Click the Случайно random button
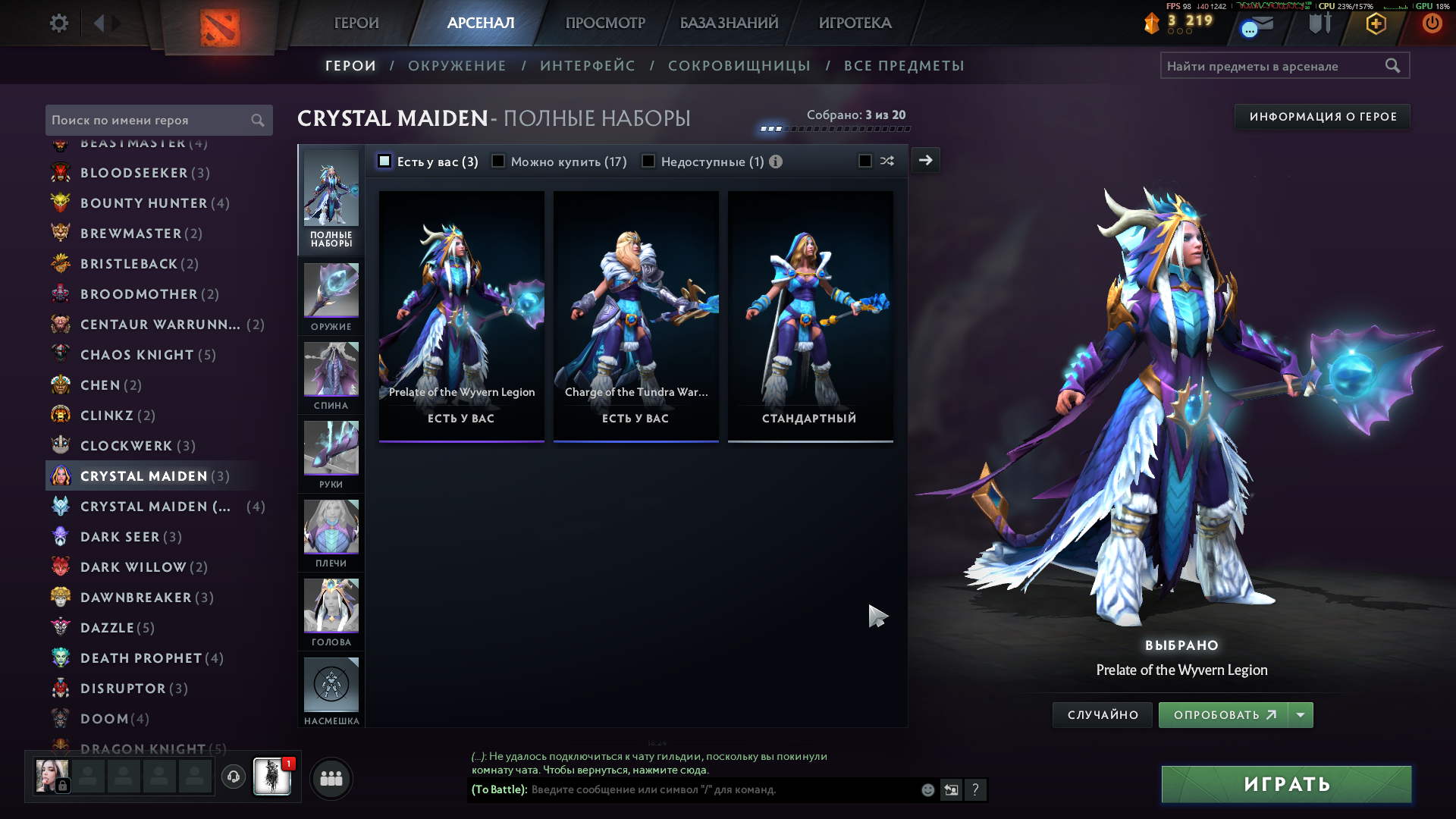1456x819 pixels. point(1103,715)
